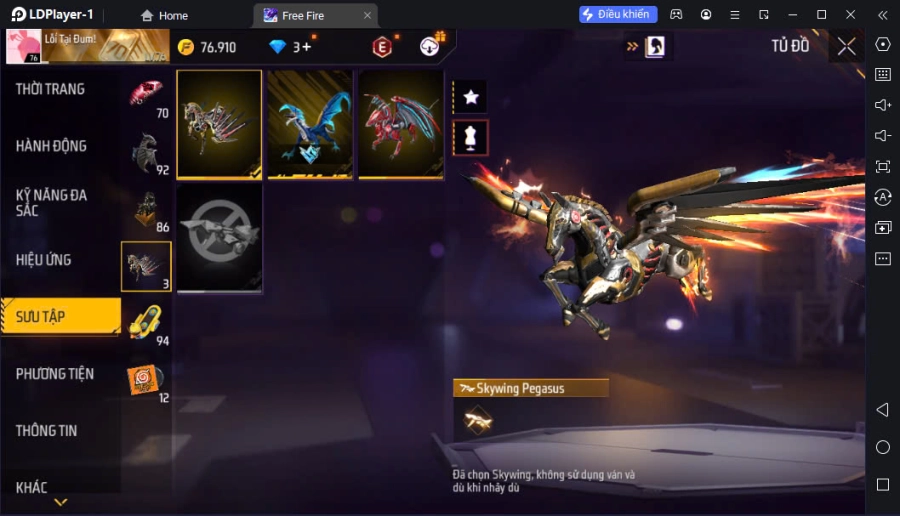Click the diamond currency plus button
900x516 pixels.
pyautogui.click(x=306, y=47)
